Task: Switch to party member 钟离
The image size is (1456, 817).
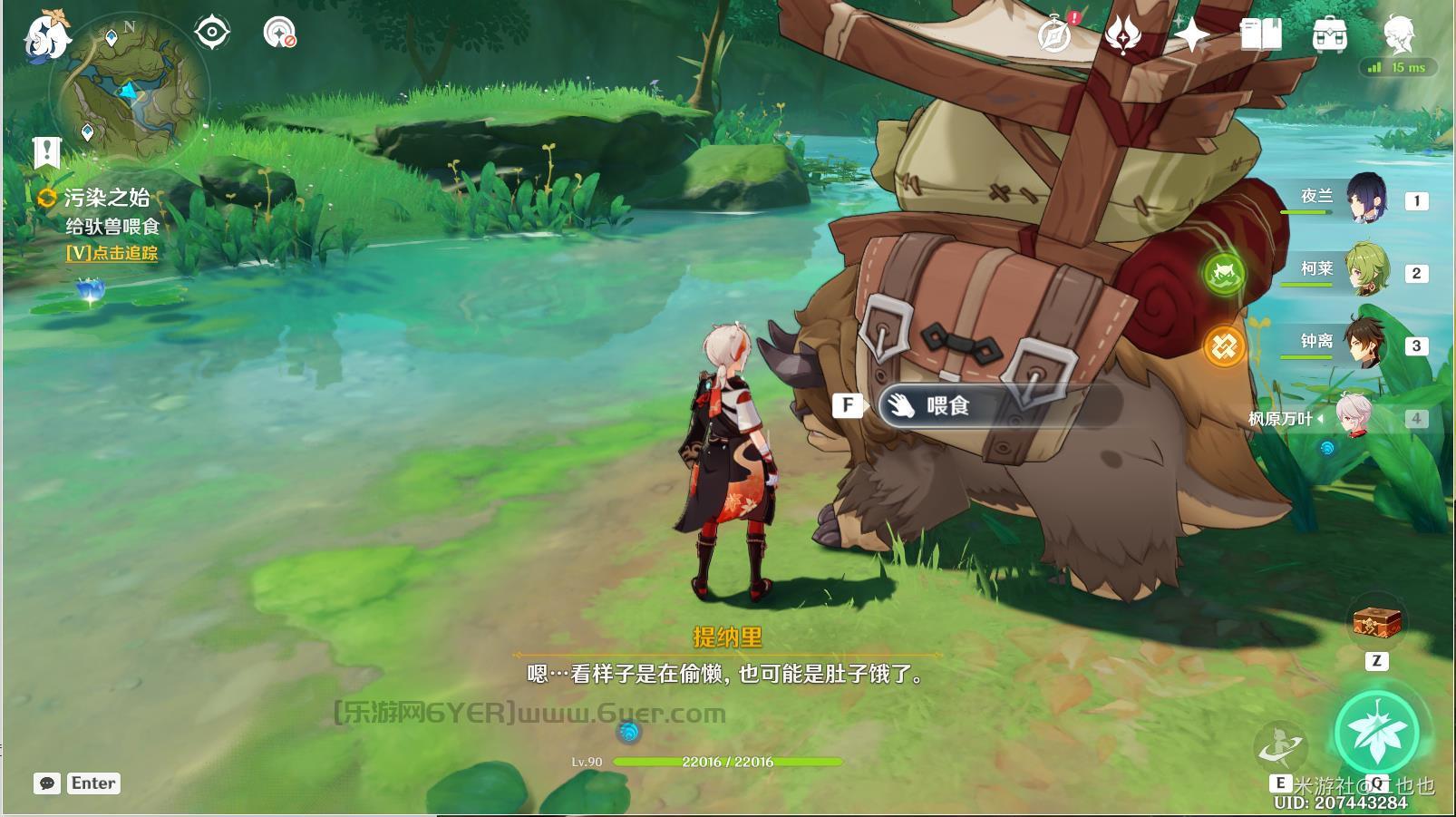Action: pyautogui.click(x=1365, y=343)
